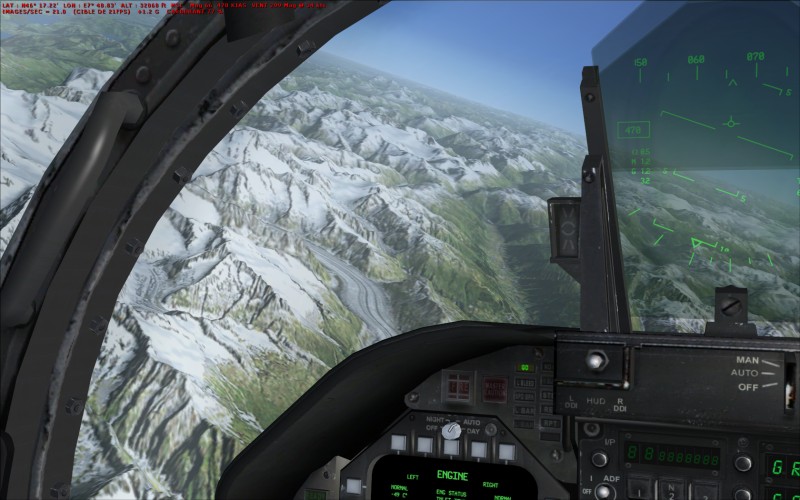Screen dimensions: 800x500
Task: Turn the left DDI Night/Day brightness knob
Action: pos(451,430)
